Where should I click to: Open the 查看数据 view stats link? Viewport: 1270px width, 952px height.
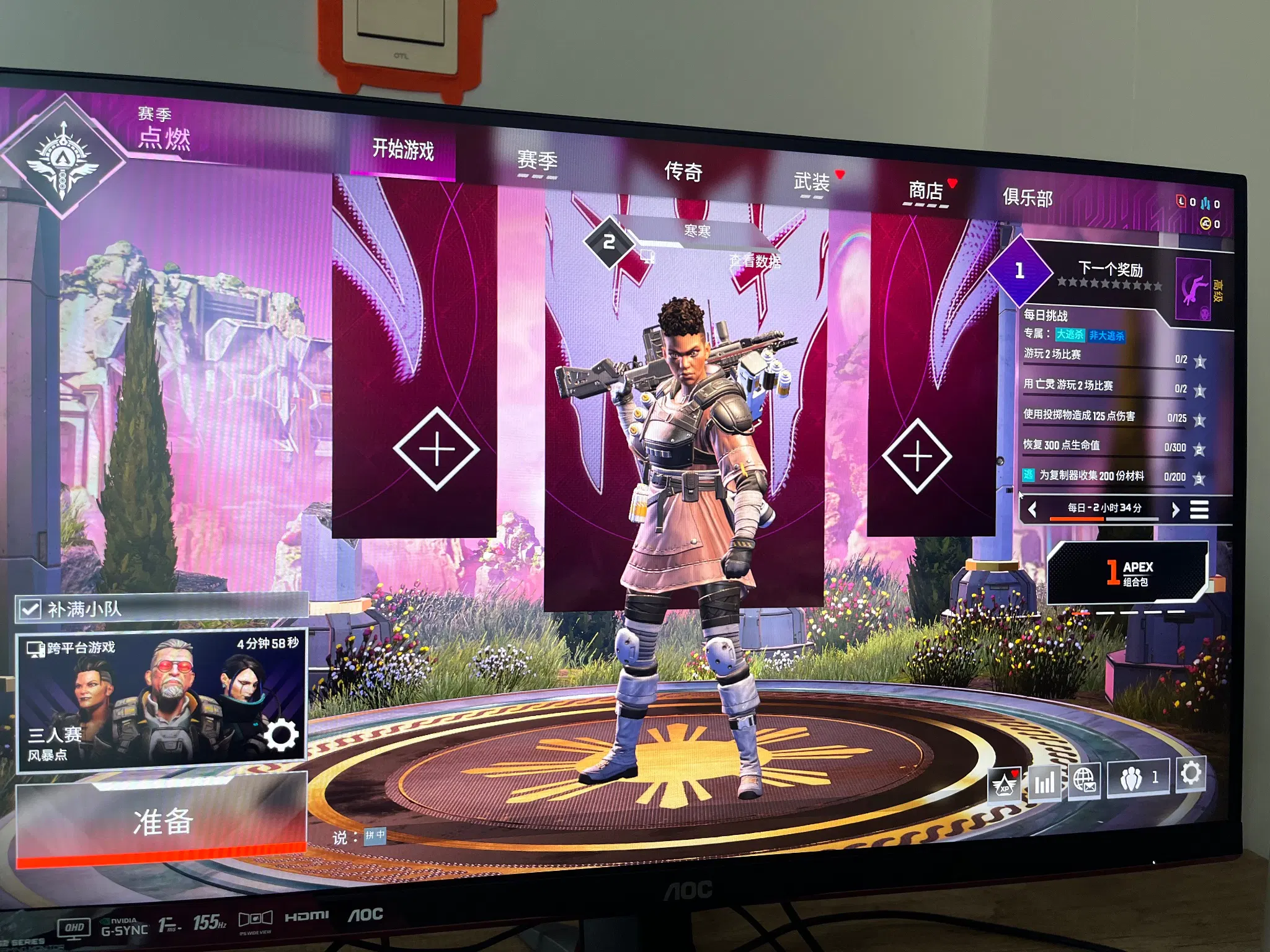click(754, 262)
